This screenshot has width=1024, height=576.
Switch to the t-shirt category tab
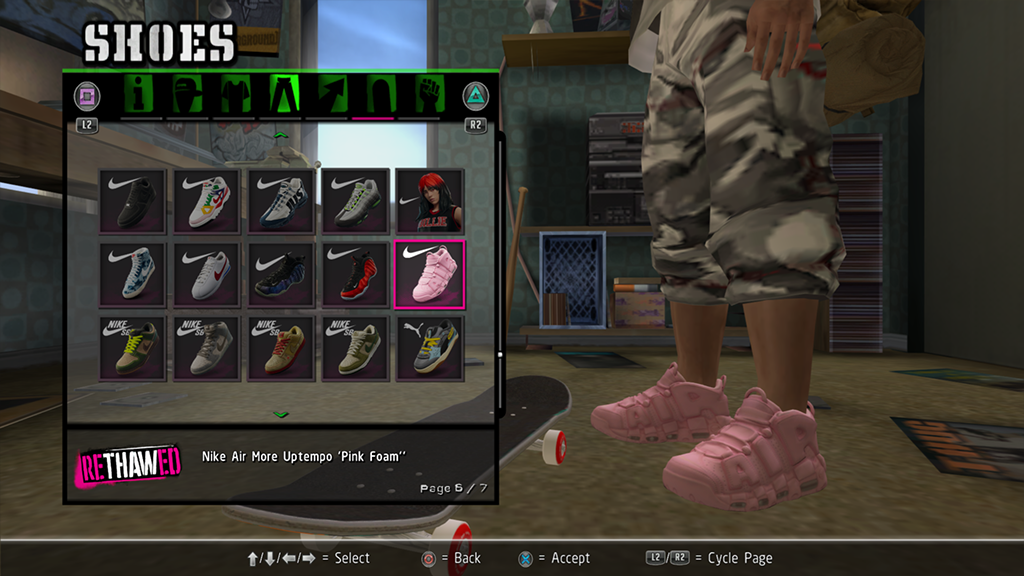[234, 95]
